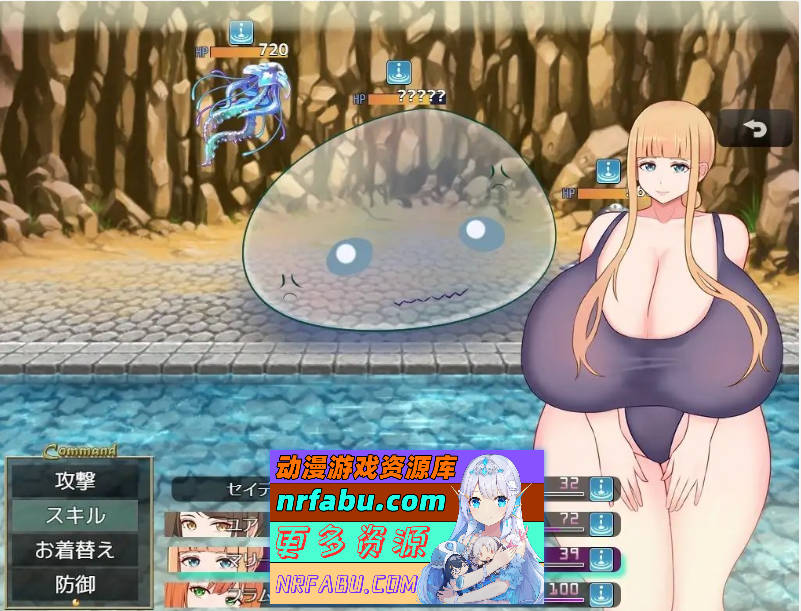Click the blue status icon beside value 100
The width and height of the screenshot is (801, 611).
click(x=600, y=589)
